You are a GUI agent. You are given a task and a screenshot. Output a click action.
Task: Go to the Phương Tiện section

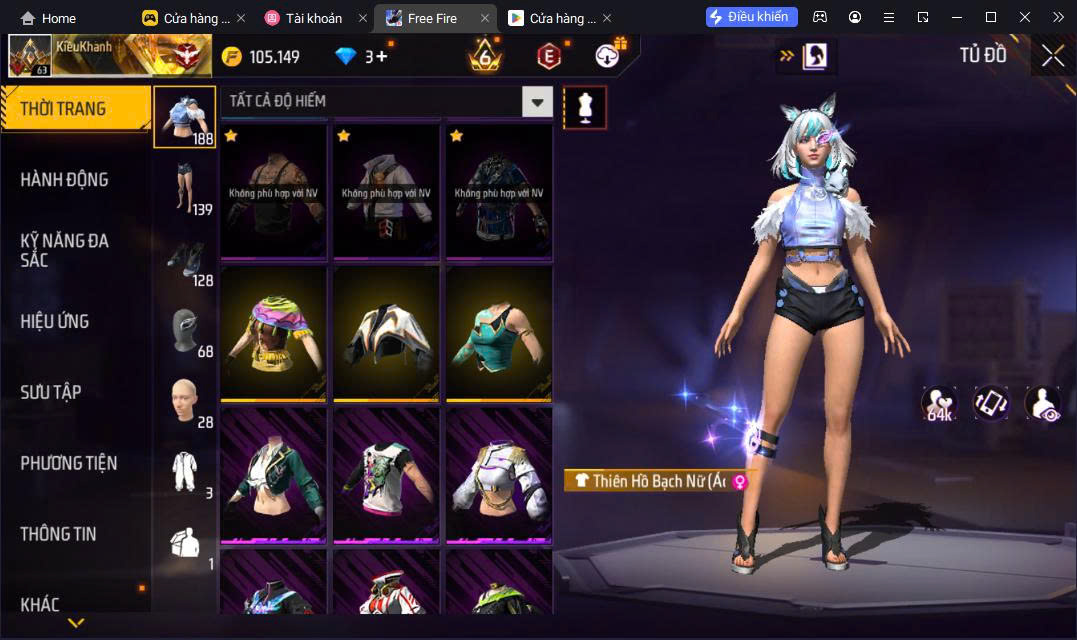pos(68,463)
